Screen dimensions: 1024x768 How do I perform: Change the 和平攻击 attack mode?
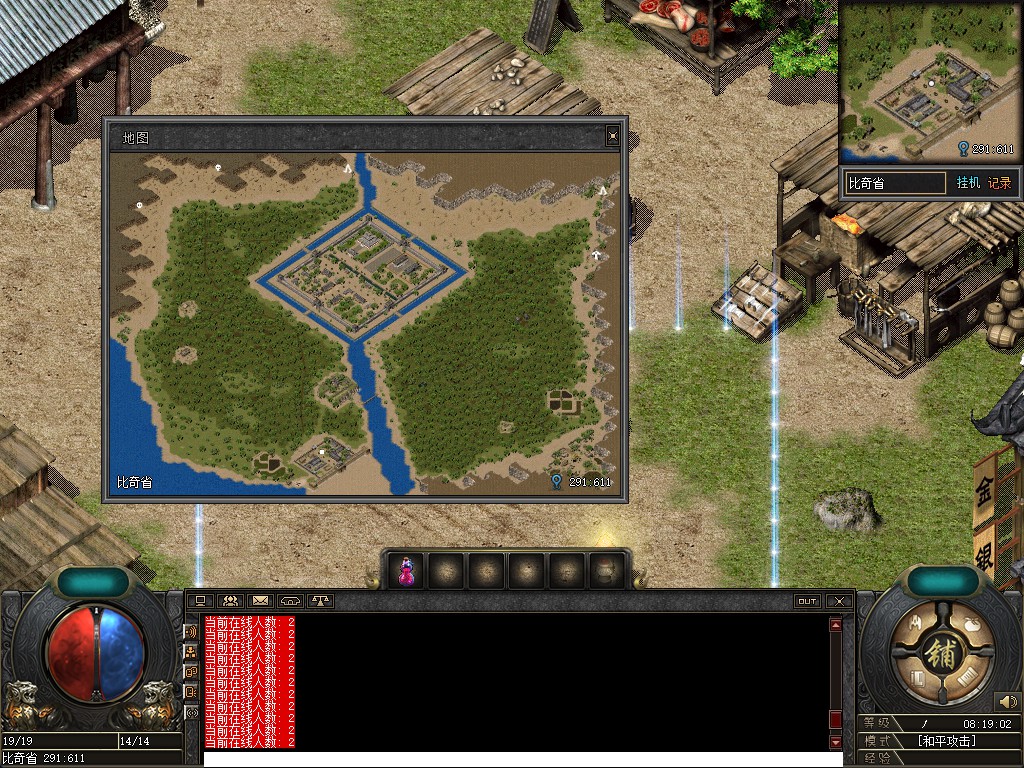(x=946, y=741)
